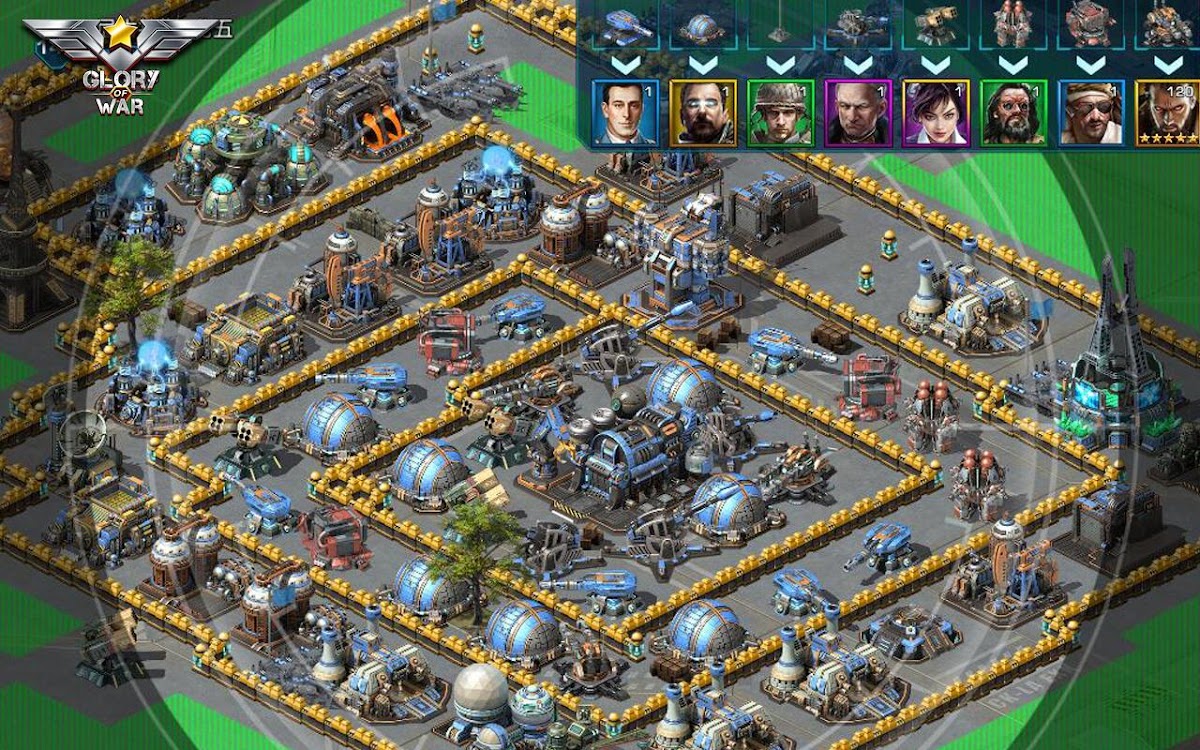1200x750 pixels.
Task: Pick the thin antenna pole slot
Action: [780, 25]
